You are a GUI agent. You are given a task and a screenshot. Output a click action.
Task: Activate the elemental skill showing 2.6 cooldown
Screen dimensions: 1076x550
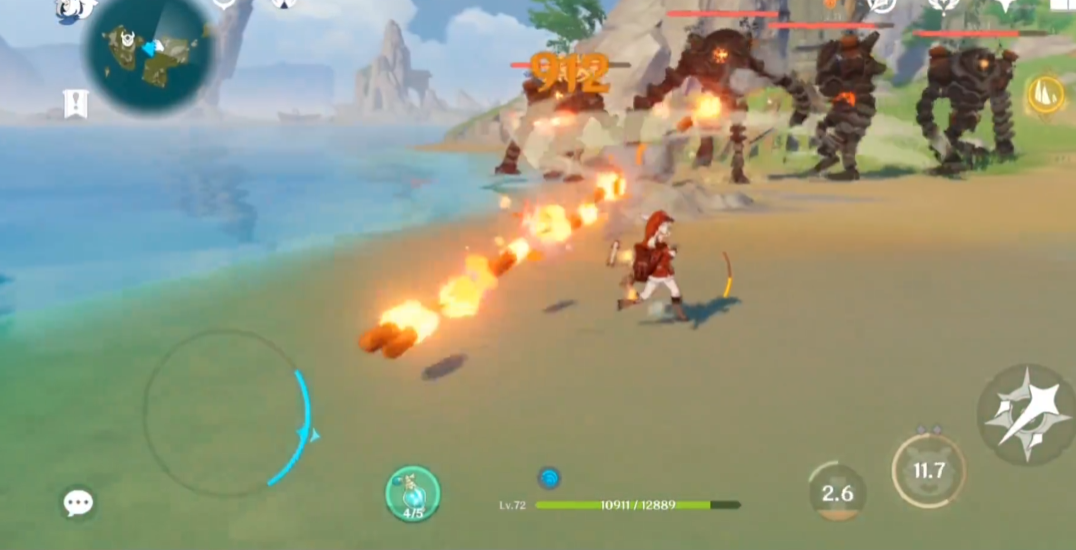point(837,491)
